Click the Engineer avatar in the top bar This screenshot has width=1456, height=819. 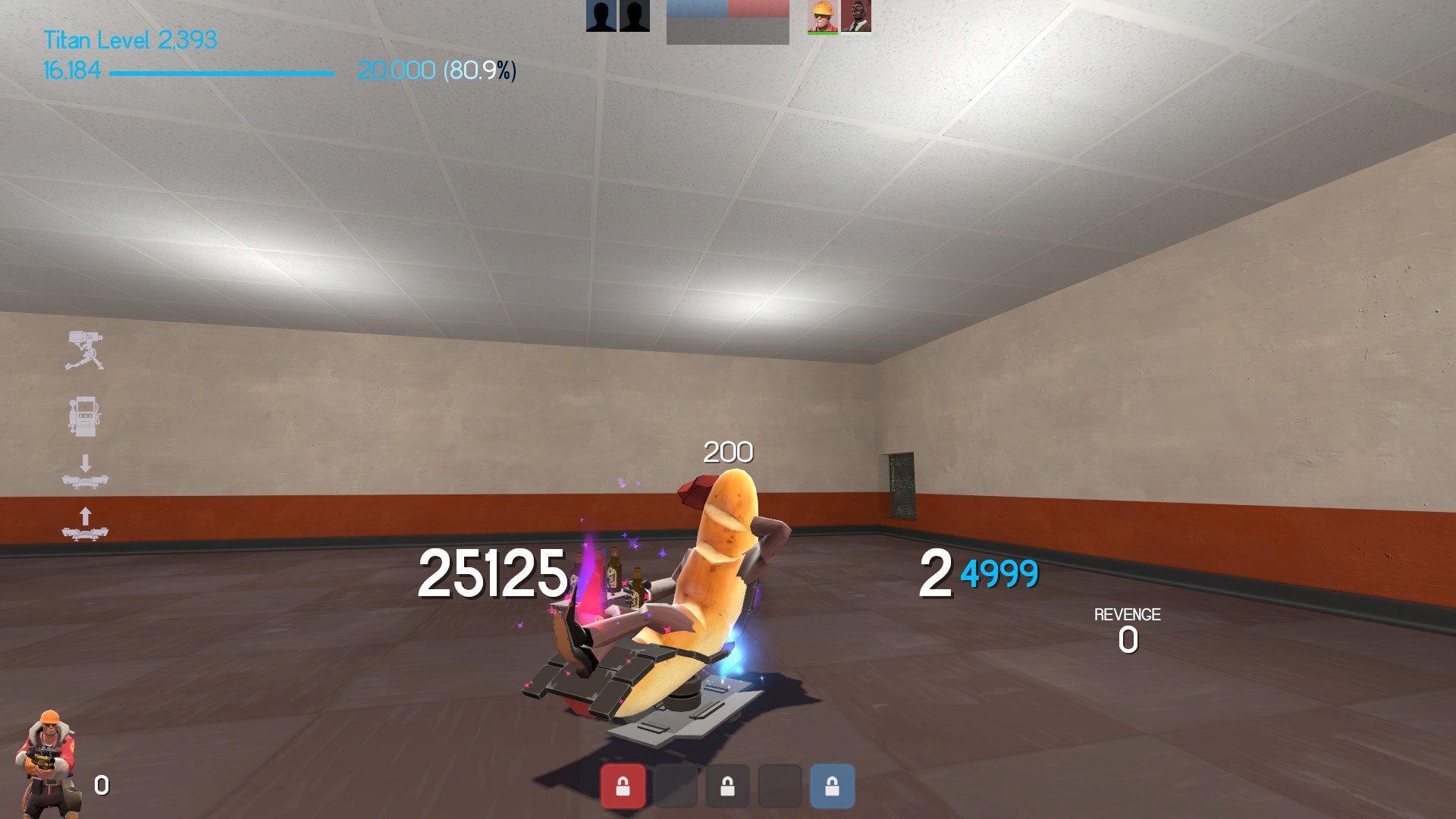[x=823, y=17]
